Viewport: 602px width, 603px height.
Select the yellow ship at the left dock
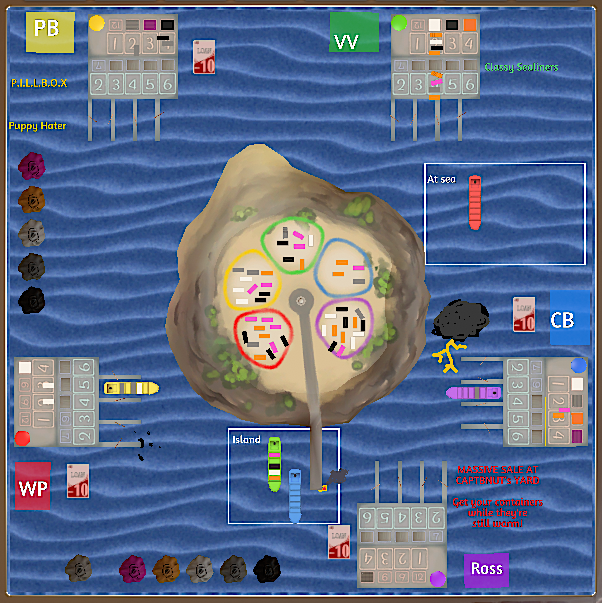131,387
